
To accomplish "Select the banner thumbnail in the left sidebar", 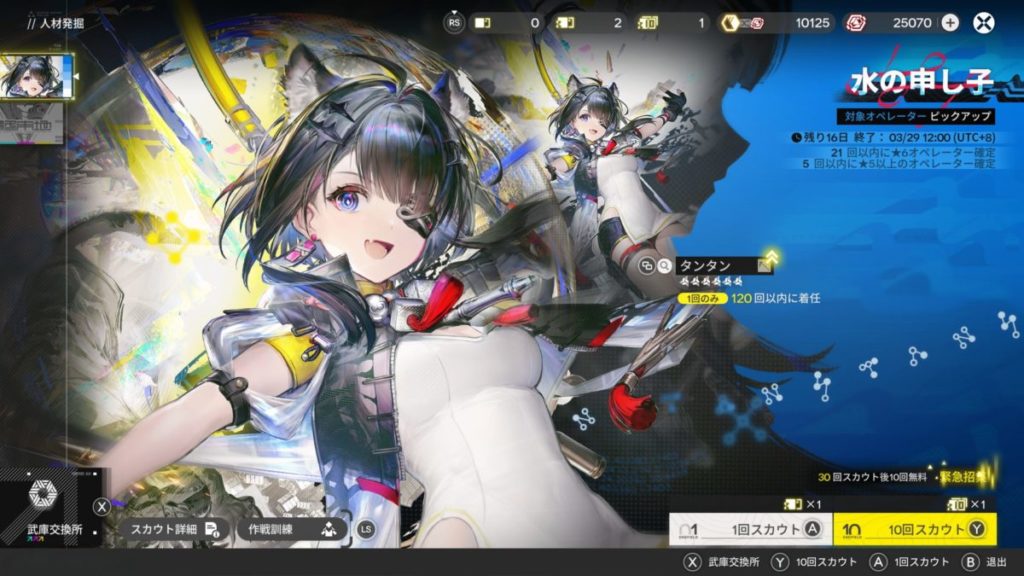I will (x=38, y=77).
